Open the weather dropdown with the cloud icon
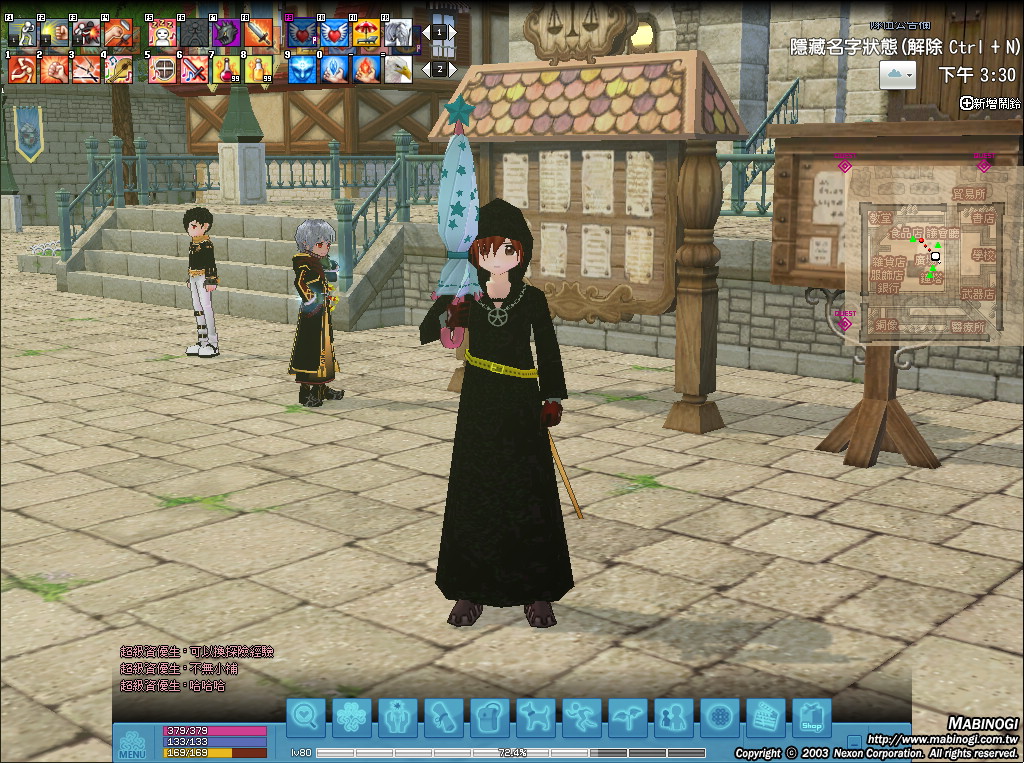The image size is (1024, 763). (898, 73)
